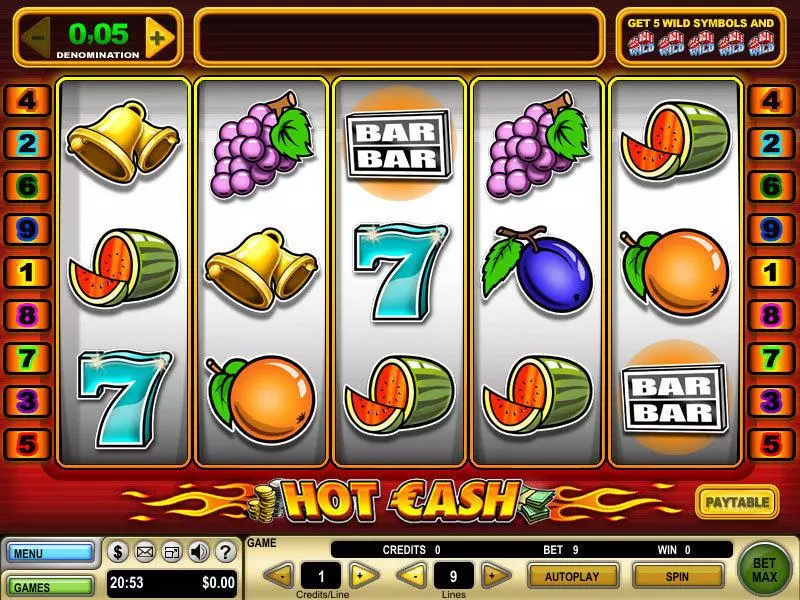
Task: Hit the SPIN button
Action: click(677, 576)
